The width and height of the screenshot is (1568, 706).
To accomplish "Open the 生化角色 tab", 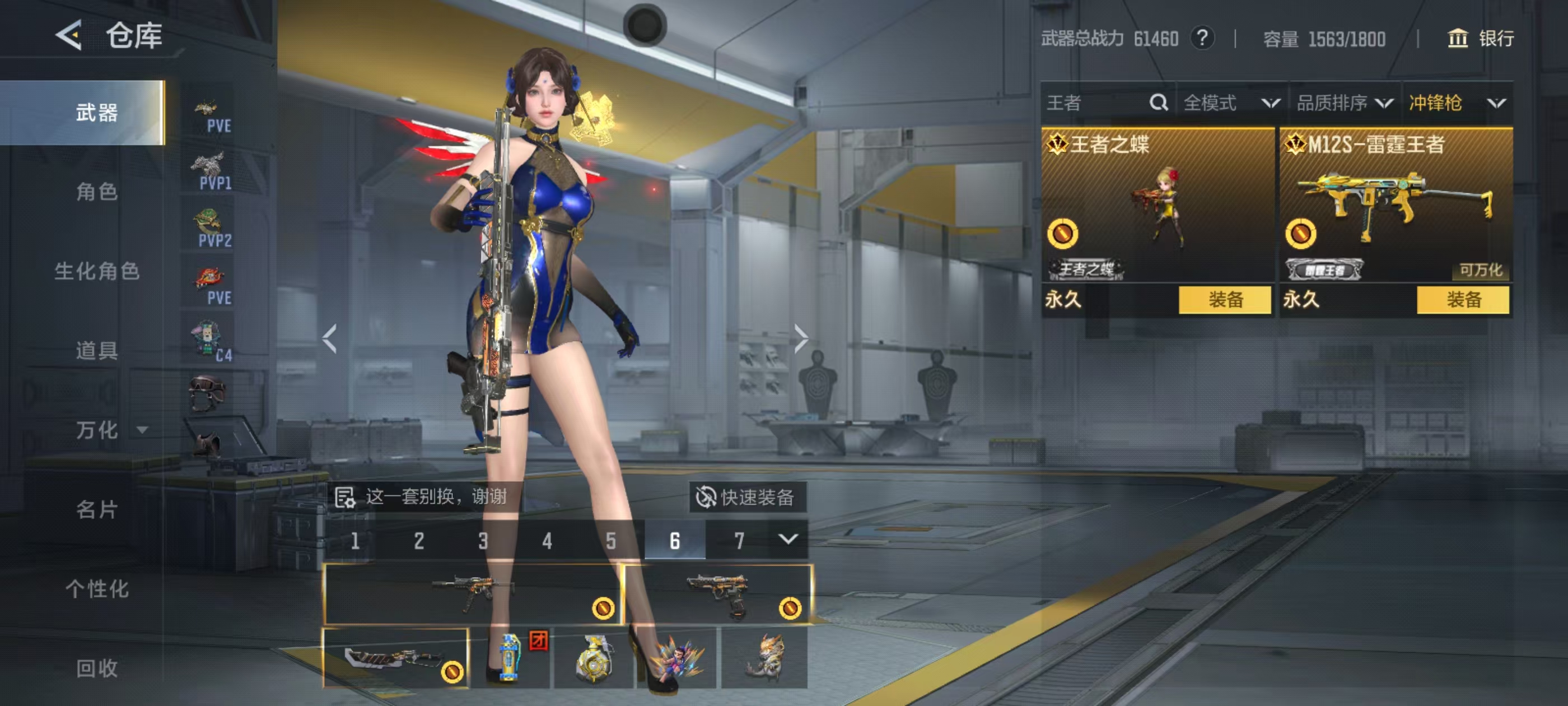I will 96,271.
